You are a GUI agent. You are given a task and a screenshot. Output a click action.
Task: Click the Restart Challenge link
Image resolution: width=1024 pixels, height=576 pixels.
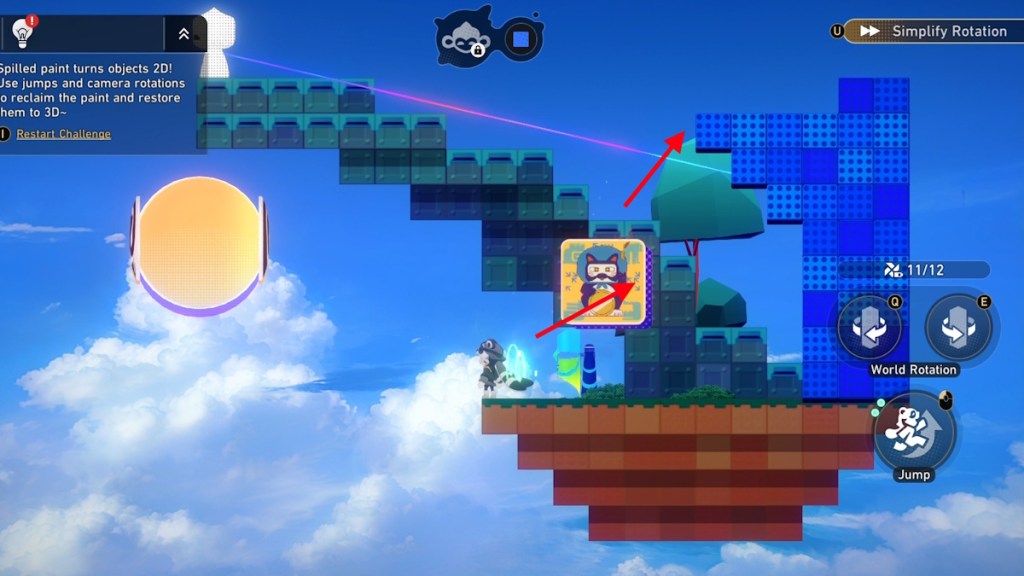[x=63, y=134]
